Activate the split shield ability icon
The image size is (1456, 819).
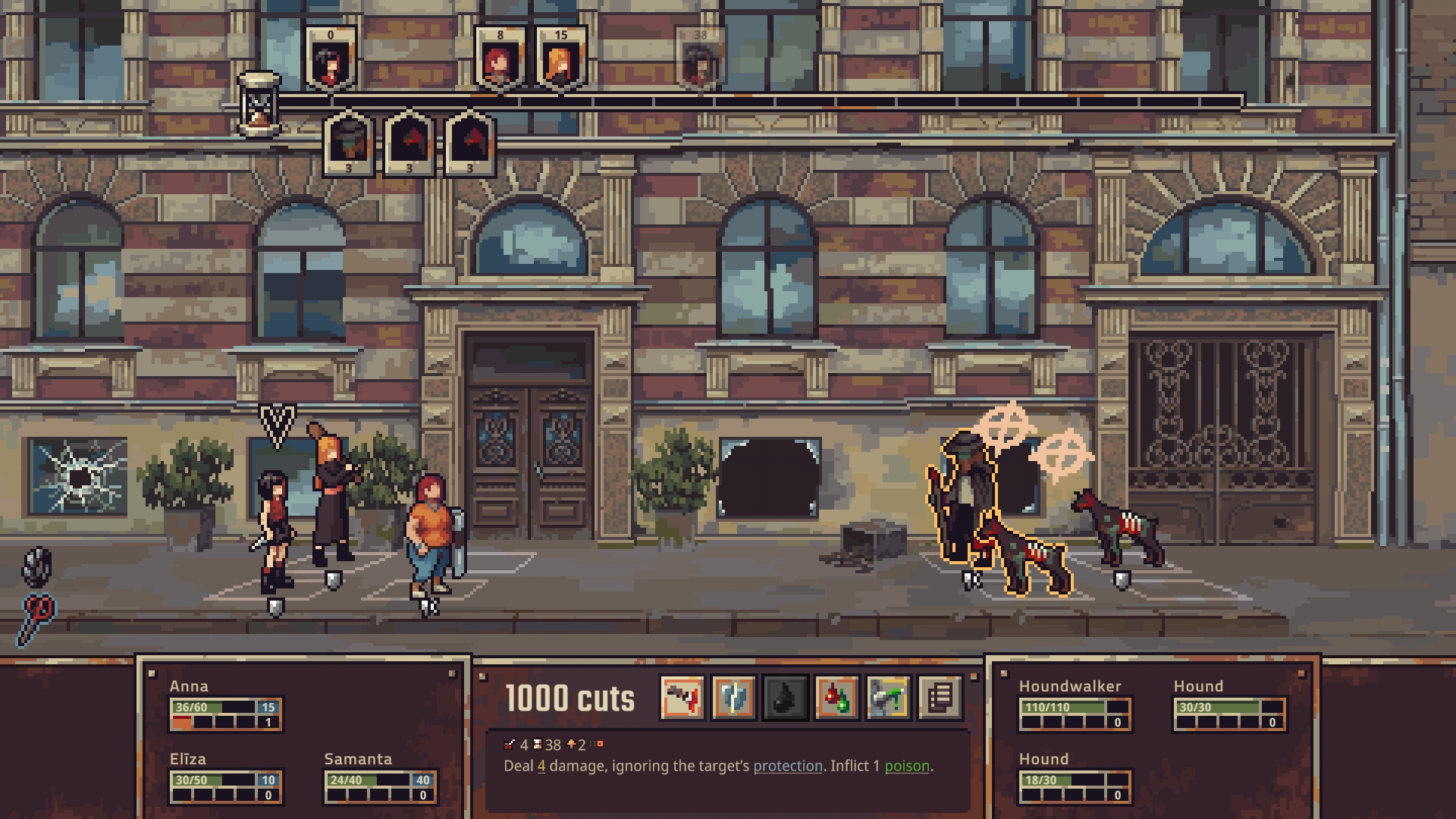tap(734, 697)
